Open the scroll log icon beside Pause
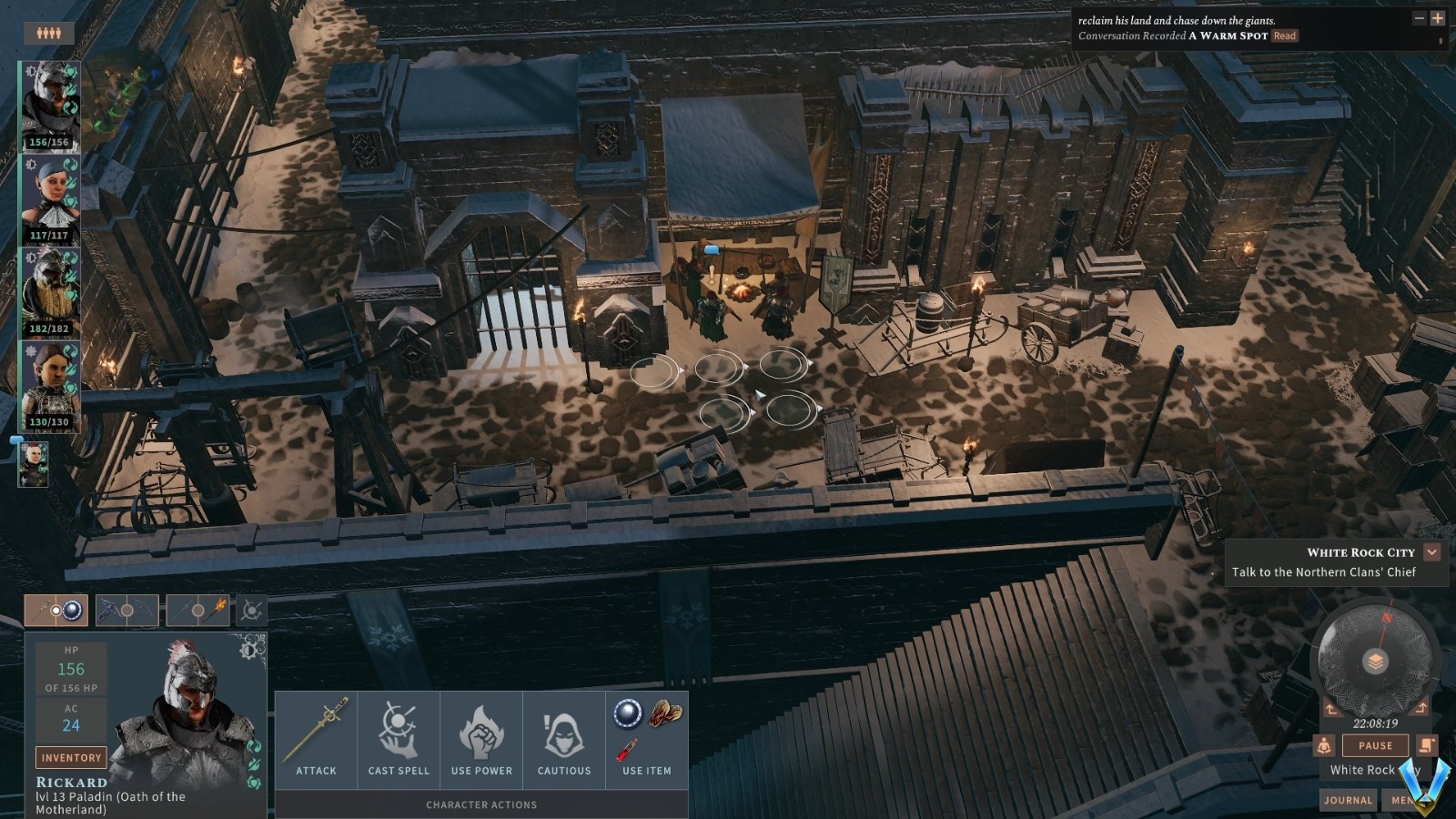 (1426, 745)
